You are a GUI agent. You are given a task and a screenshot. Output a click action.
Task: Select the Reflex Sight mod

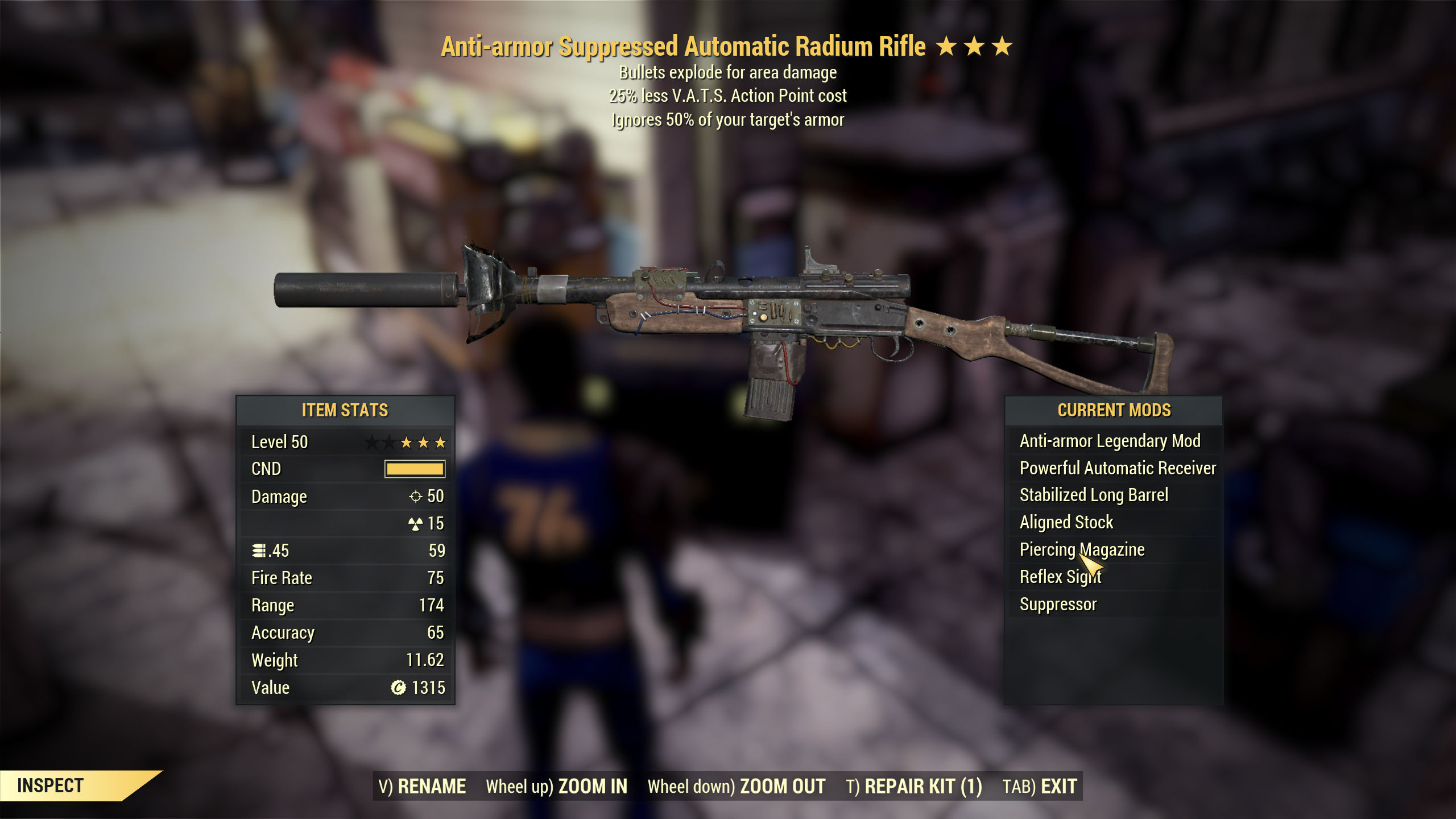point(1060,576)
